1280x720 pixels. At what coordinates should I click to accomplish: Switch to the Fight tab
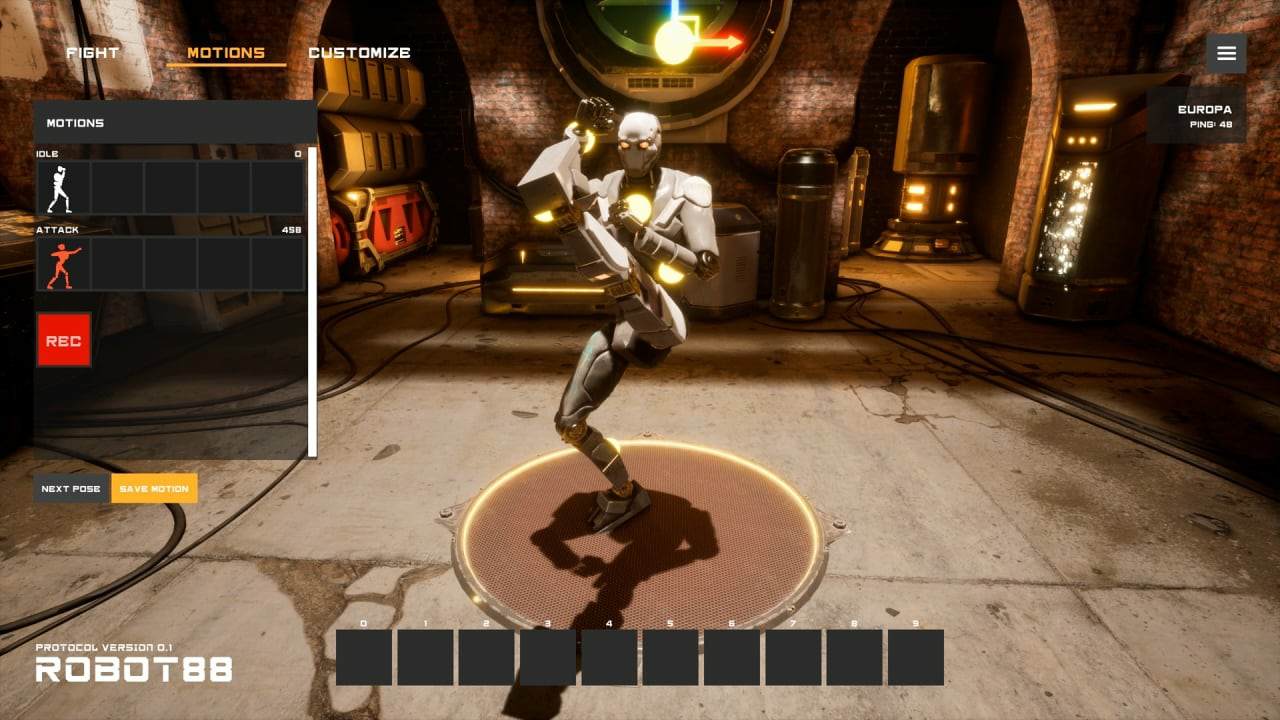click(93, 53)
